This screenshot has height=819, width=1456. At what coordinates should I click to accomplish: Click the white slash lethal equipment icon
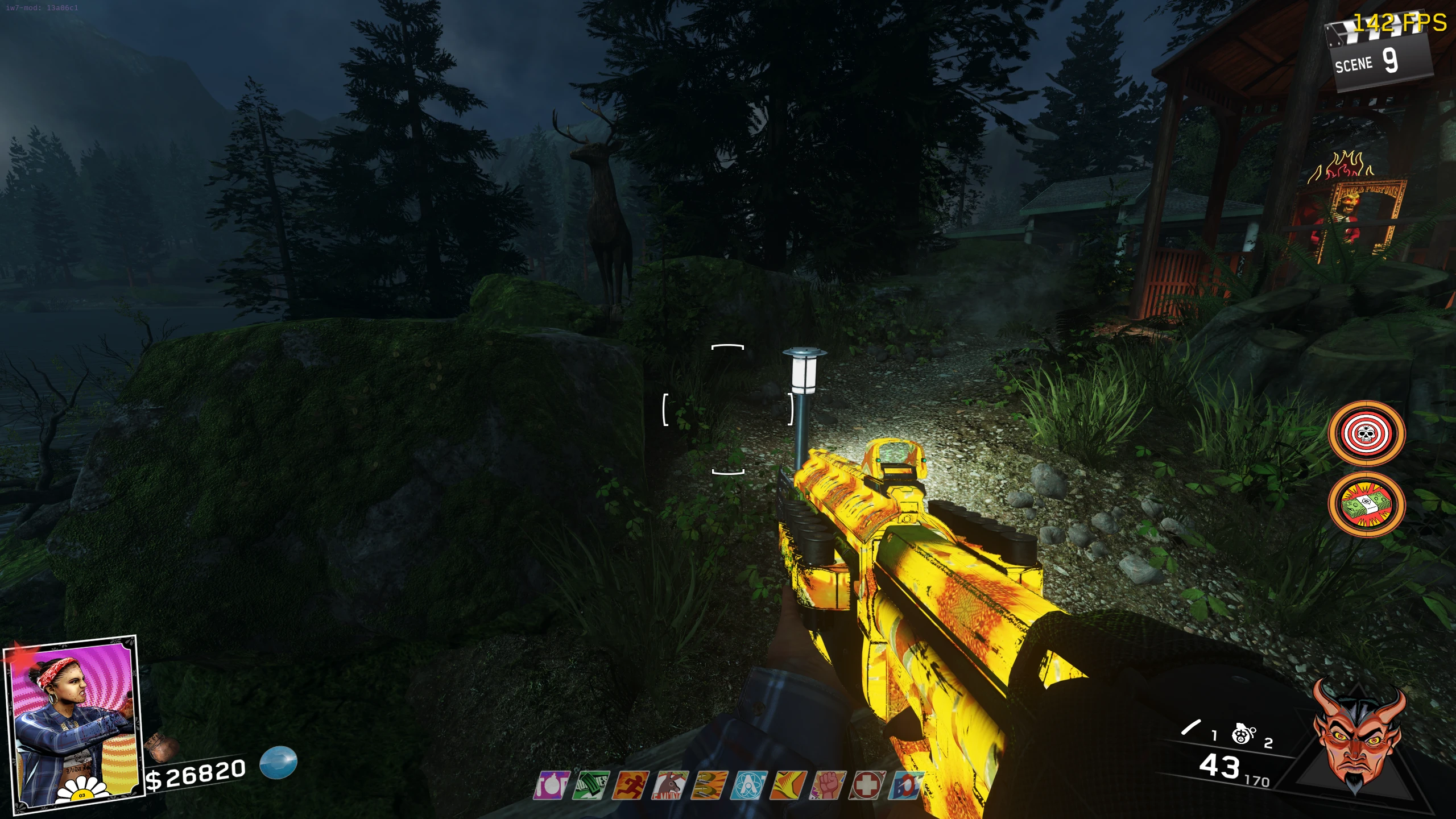tap(1190, 727)
